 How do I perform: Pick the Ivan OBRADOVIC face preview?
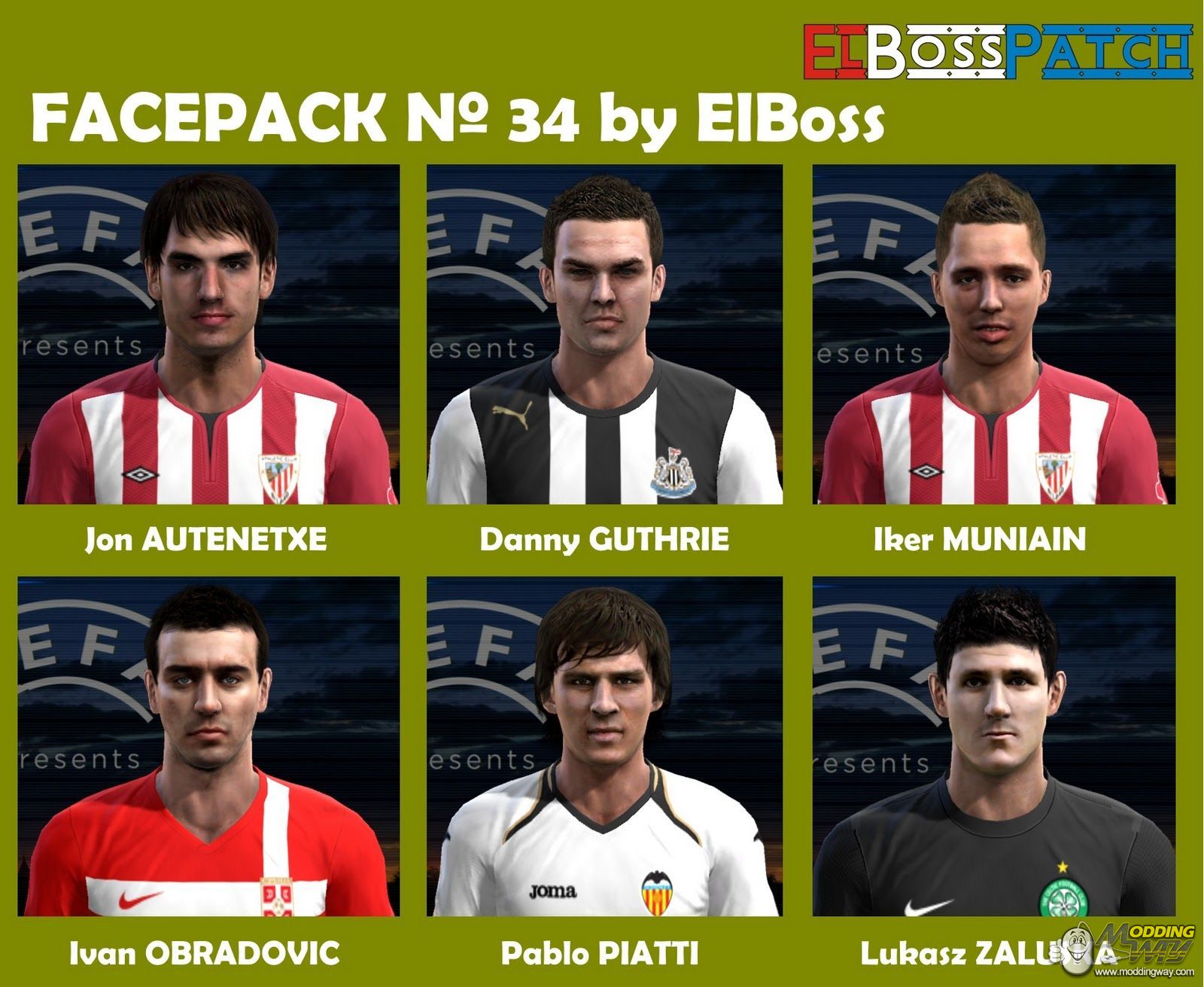208,746
